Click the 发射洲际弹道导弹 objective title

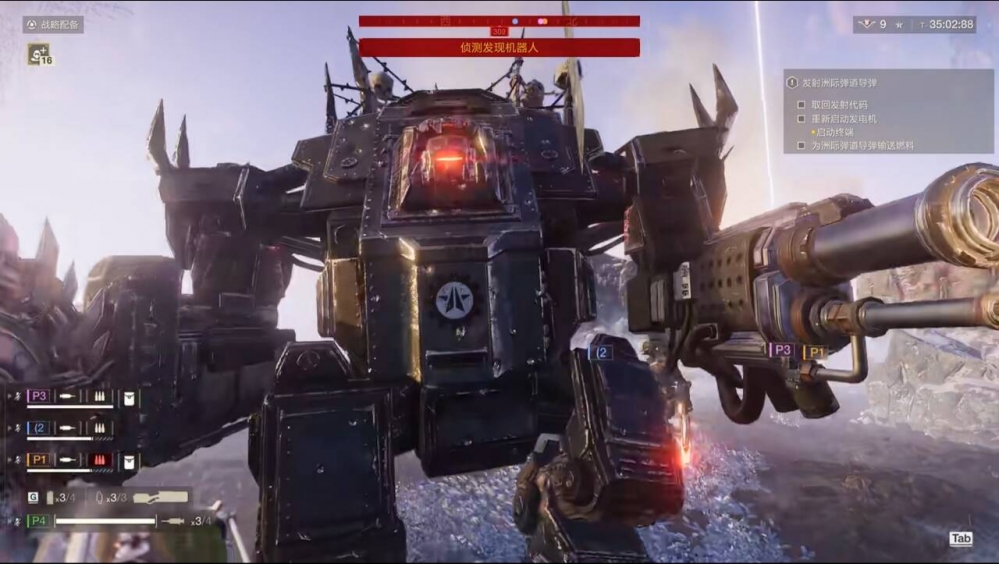(x=836, y=83)
